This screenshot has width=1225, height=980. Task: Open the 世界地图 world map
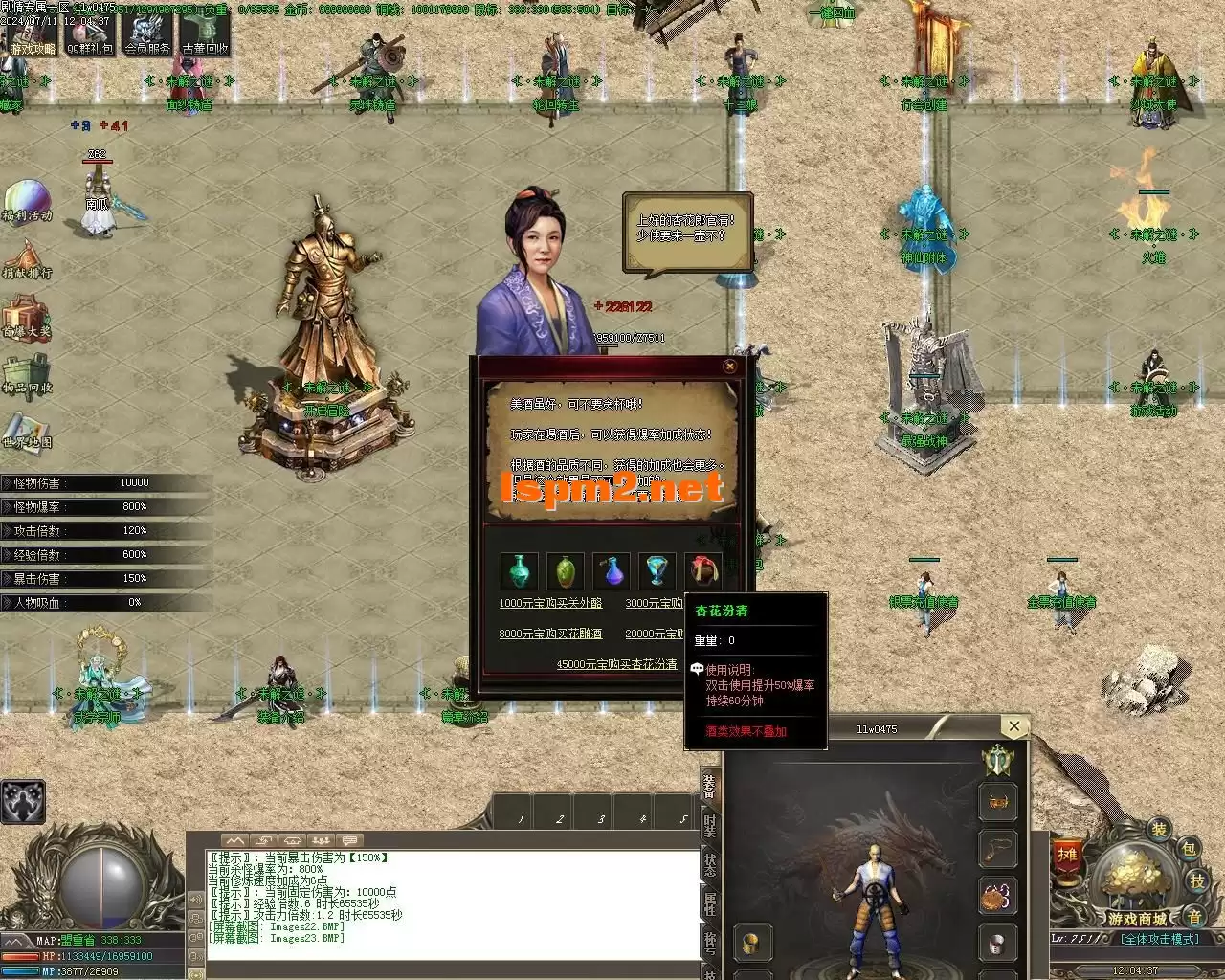pos(26,431)
